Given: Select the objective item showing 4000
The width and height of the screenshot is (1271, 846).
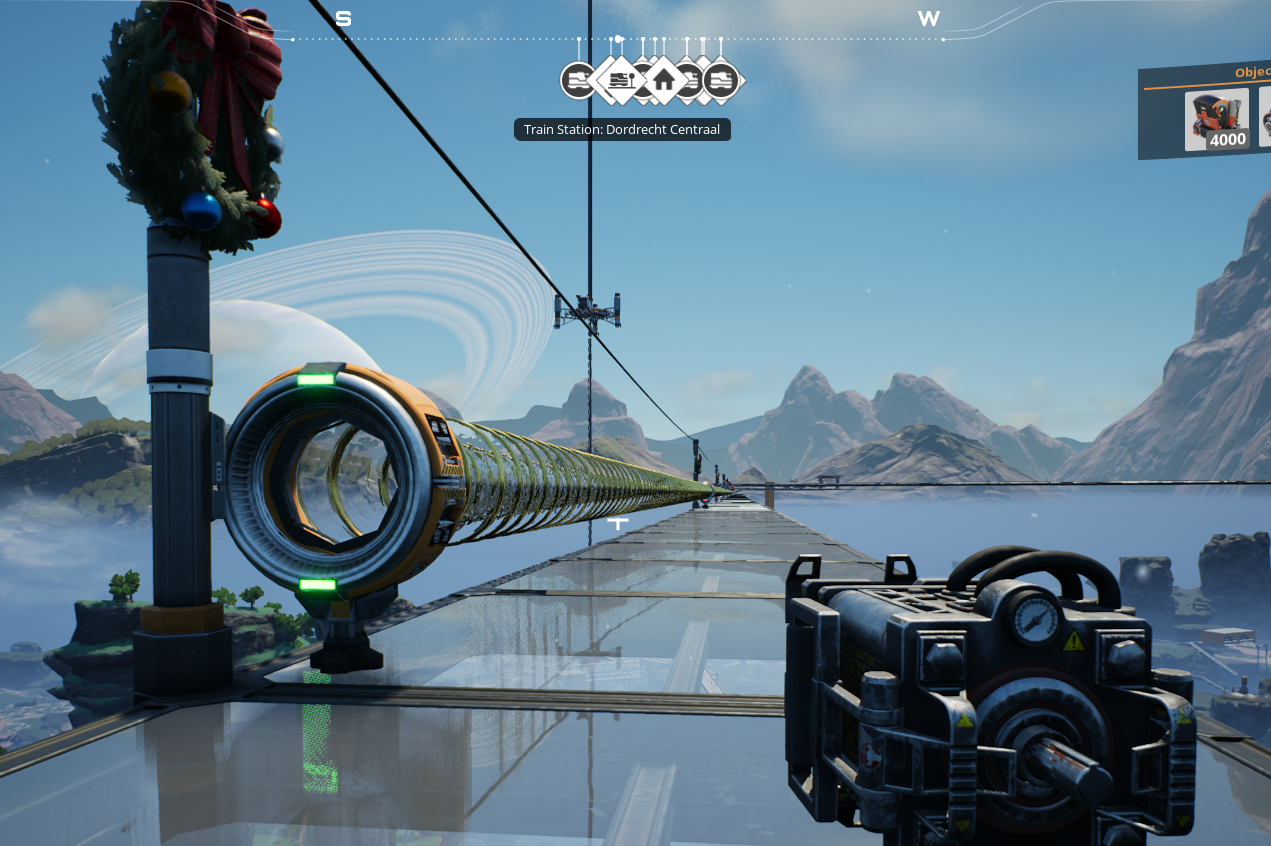Looking at the screenshot, I should click(x=1216, y=120).
